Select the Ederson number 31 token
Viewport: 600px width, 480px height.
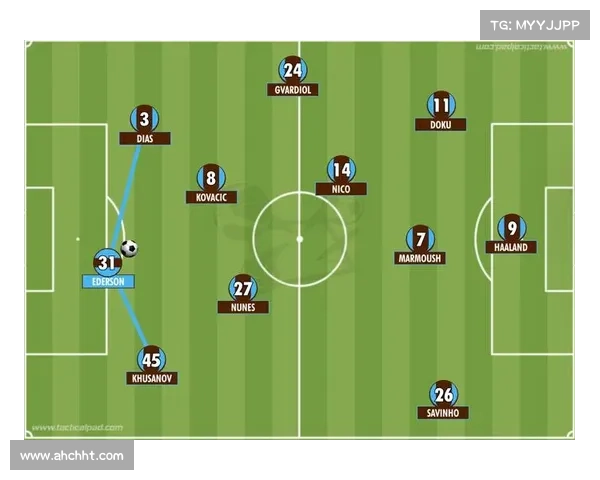click(107, 263)
